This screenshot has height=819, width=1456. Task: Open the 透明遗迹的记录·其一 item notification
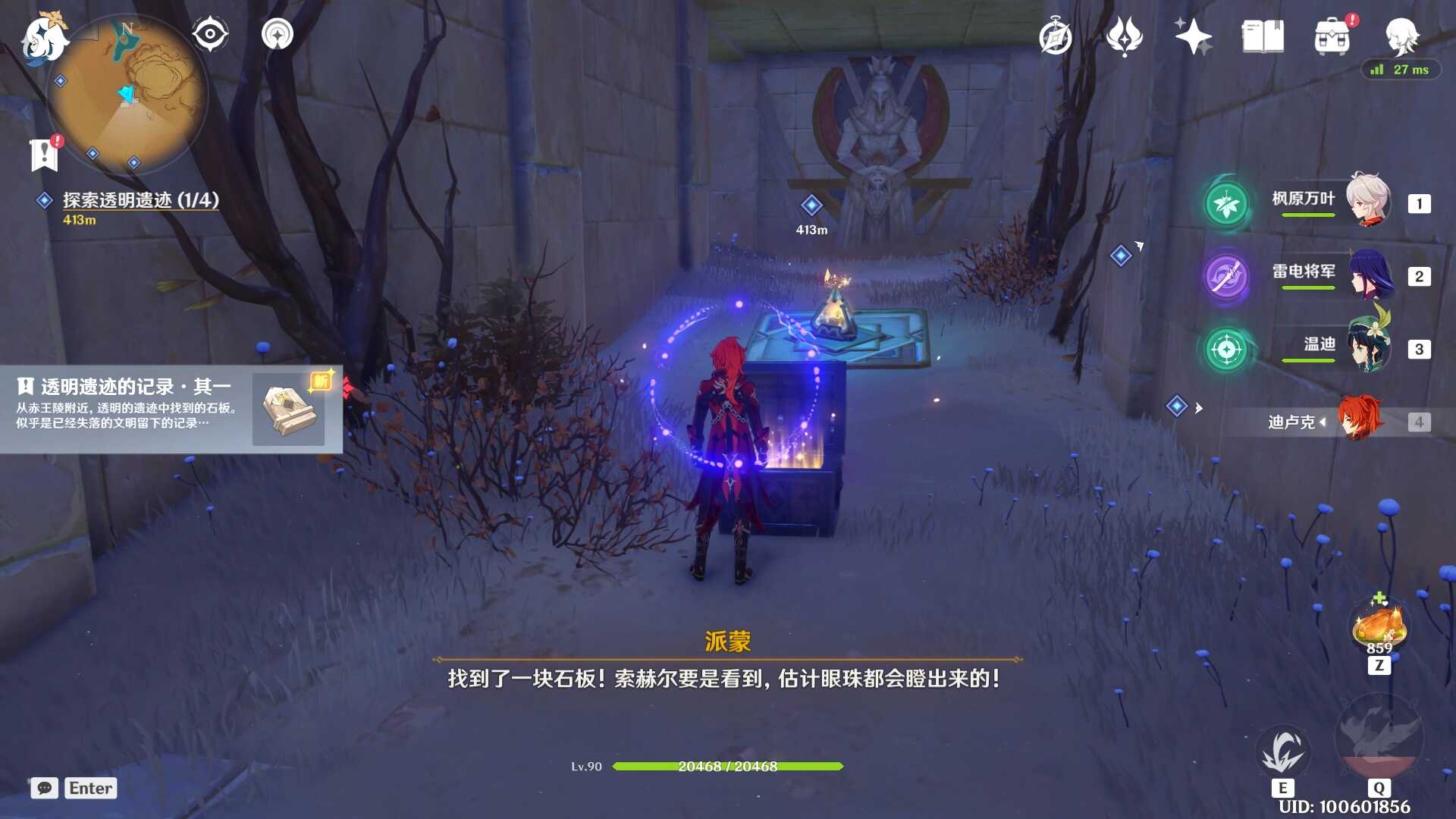171,409
